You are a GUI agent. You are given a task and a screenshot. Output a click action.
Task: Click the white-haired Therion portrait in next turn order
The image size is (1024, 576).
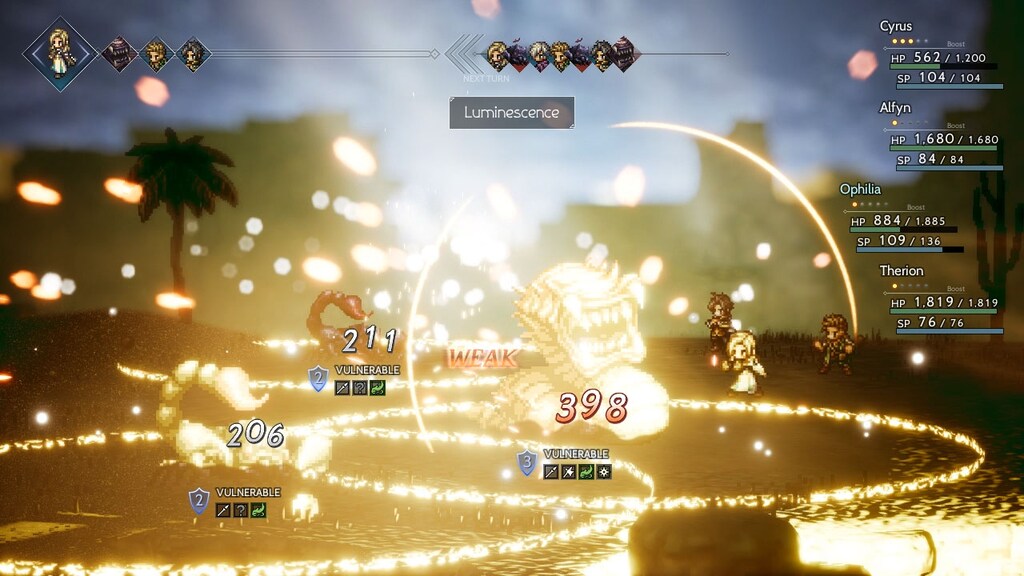pos(540,54)
